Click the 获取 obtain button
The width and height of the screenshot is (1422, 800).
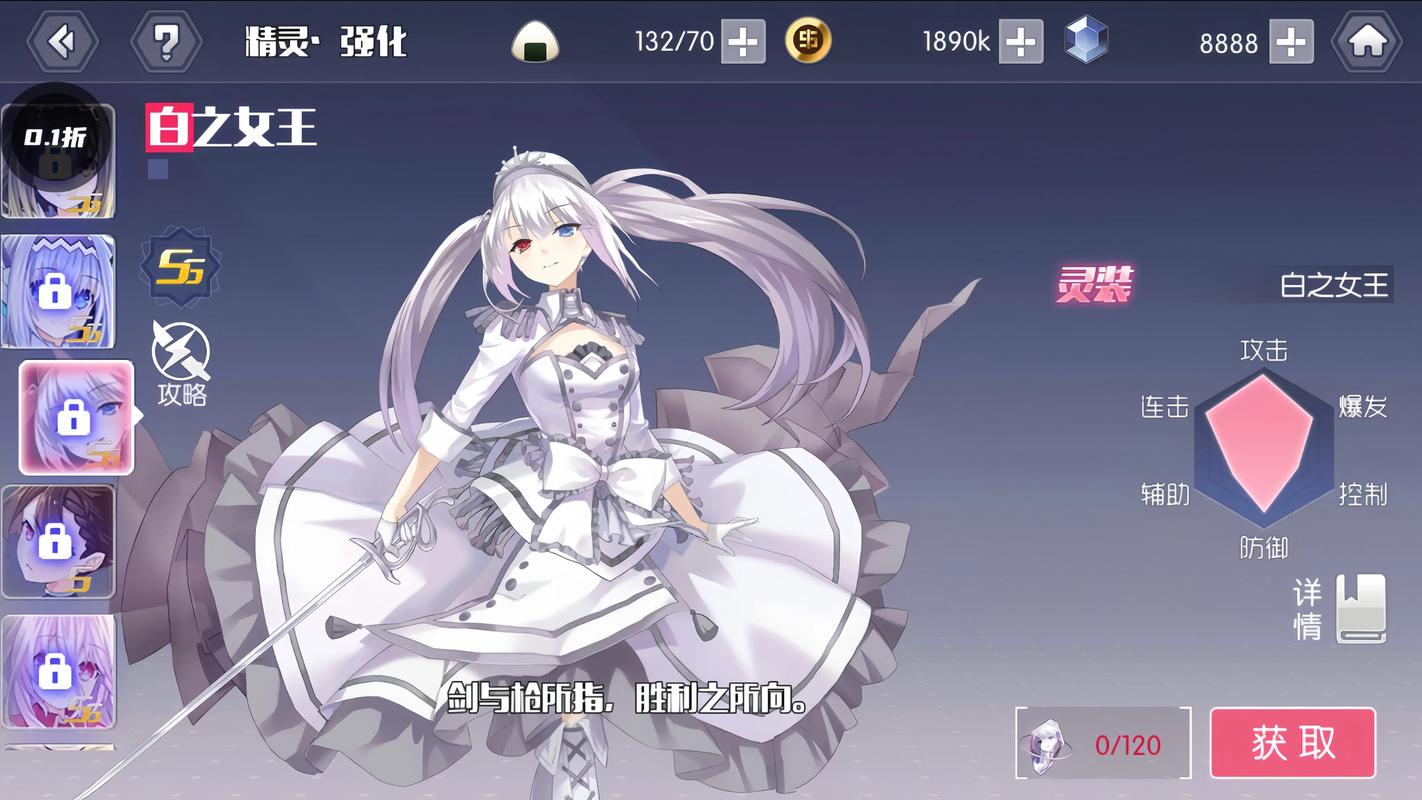coord(1292,743)
